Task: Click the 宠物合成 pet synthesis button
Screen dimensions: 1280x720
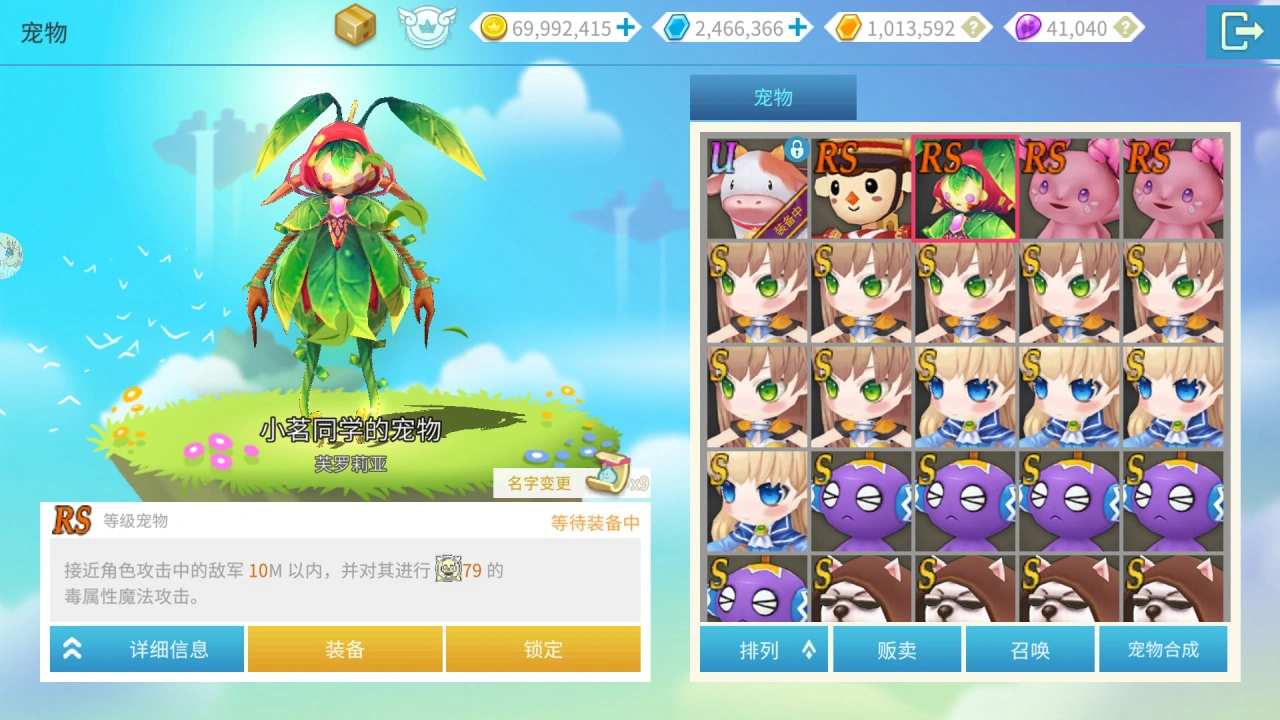Action: click(x=1163, y=649)
